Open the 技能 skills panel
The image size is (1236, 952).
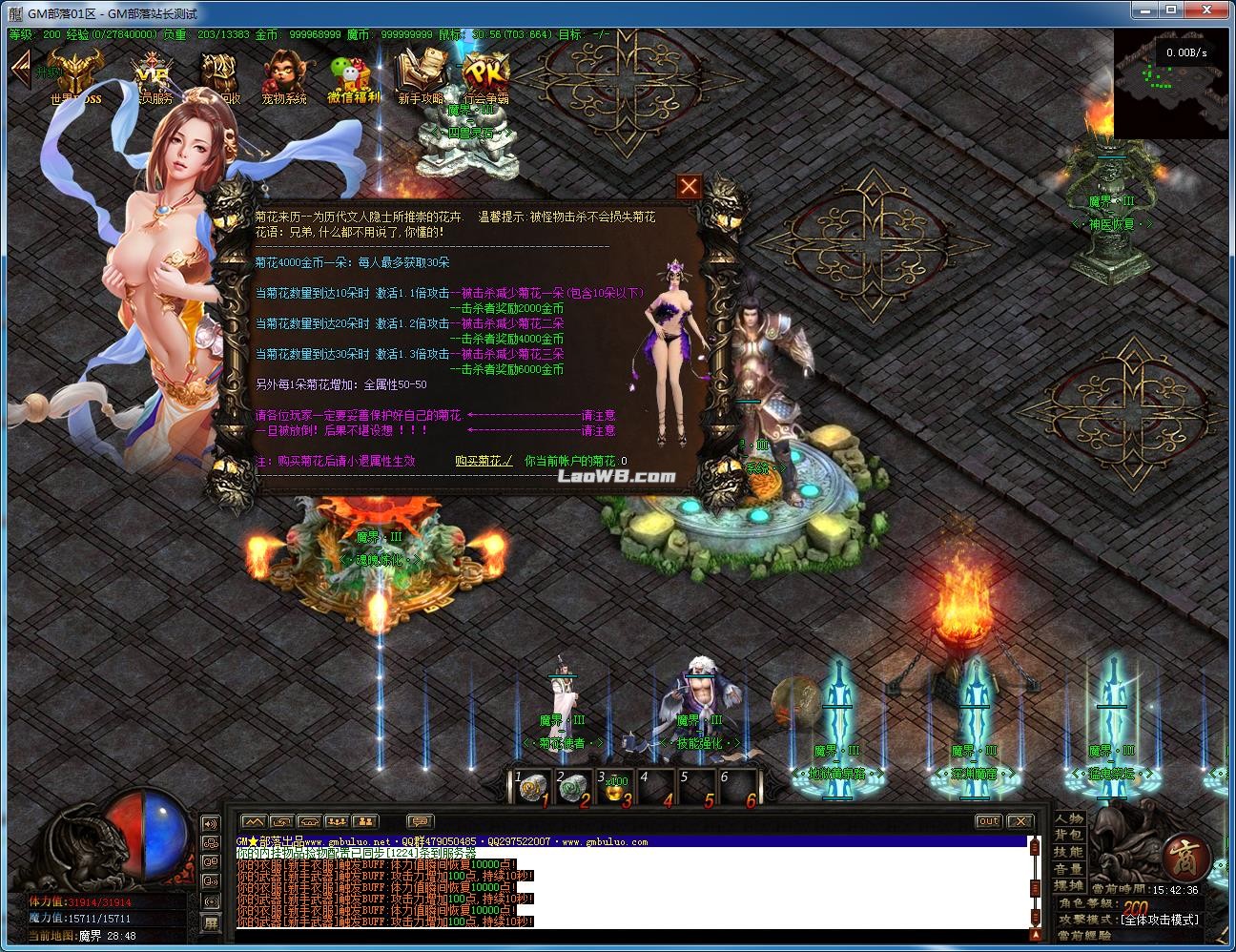pos(1069,853)
